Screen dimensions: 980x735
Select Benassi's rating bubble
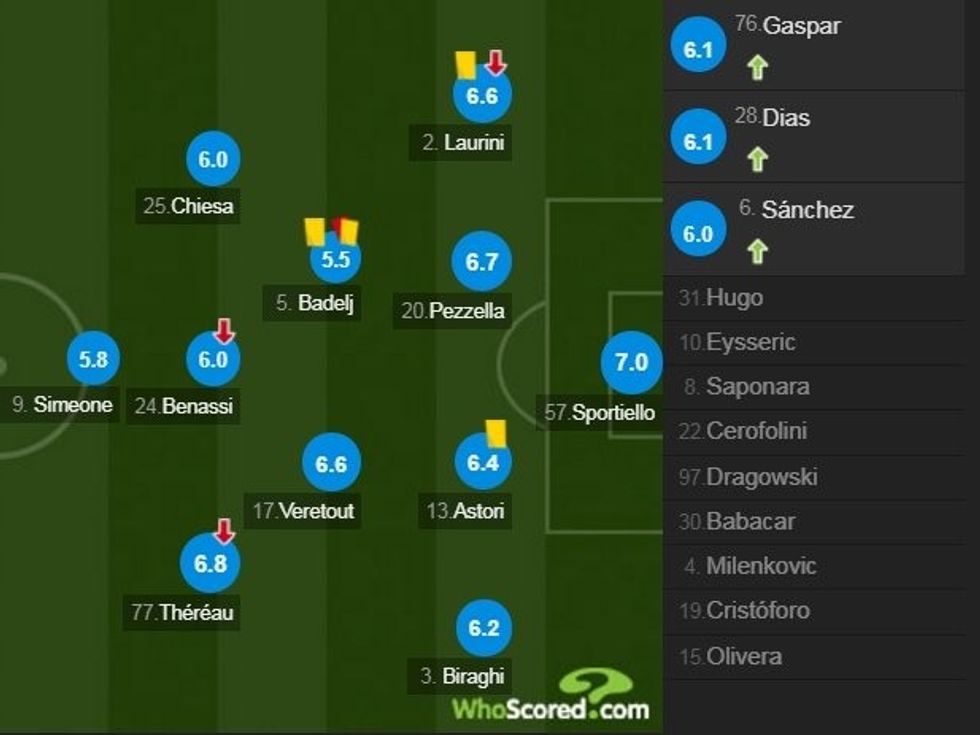213,360
